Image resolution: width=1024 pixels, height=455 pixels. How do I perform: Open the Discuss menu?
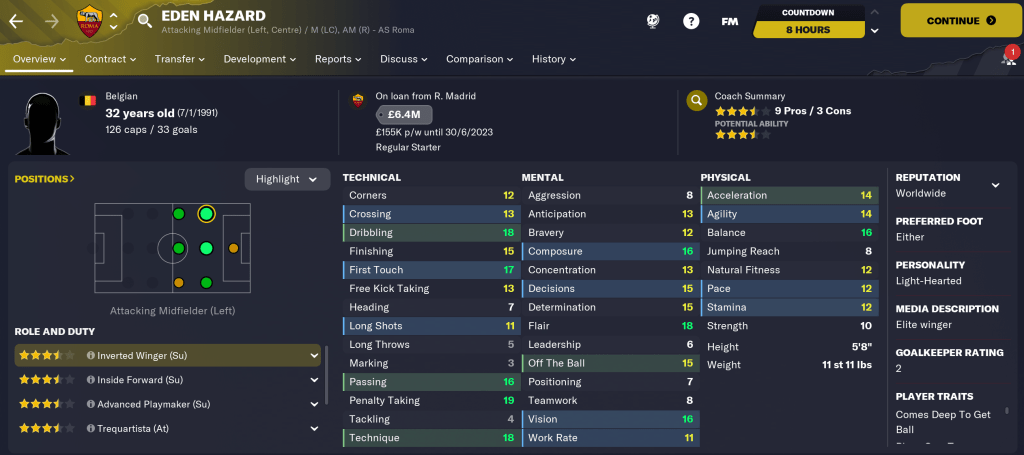(403, 59)
